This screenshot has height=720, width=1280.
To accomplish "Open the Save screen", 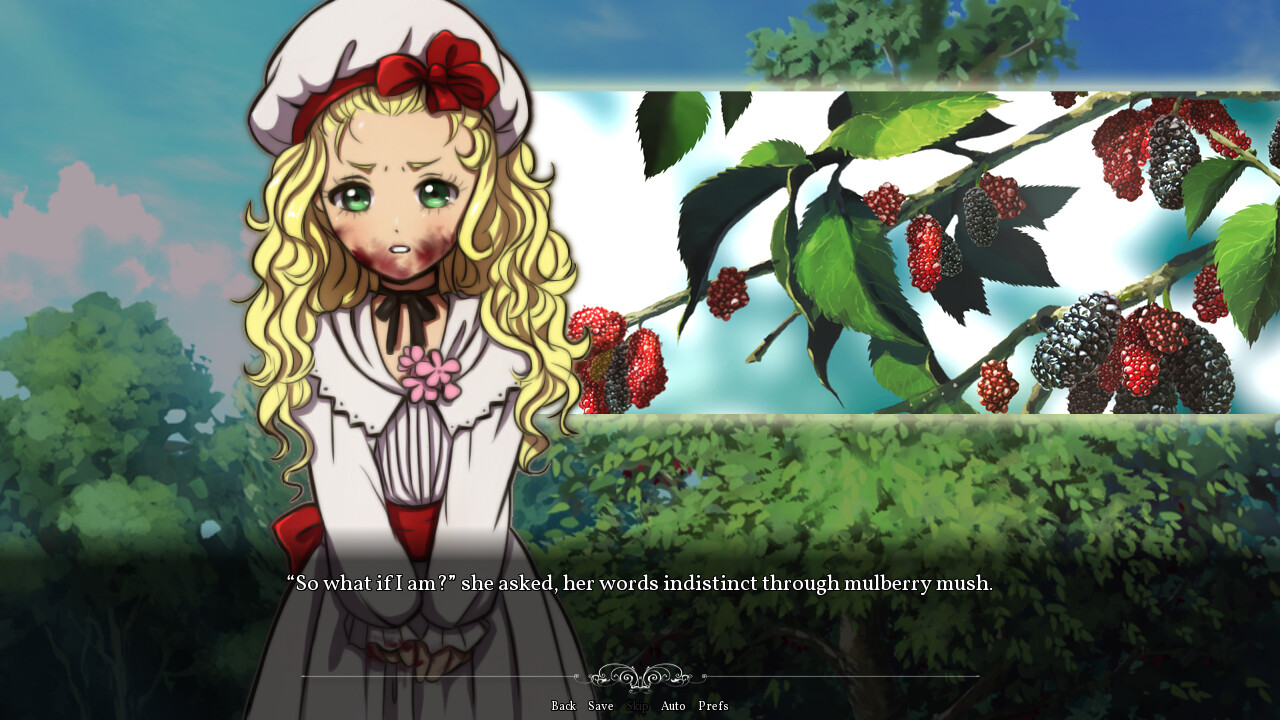I will 600,706.
